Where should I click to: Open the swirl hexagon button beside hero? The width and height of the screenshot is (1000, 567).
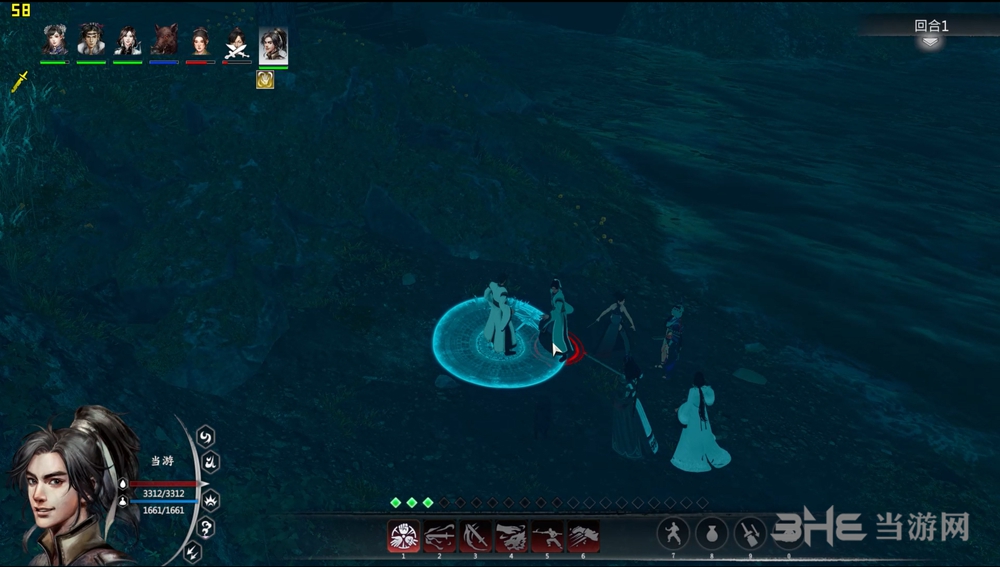click(206, 437)
